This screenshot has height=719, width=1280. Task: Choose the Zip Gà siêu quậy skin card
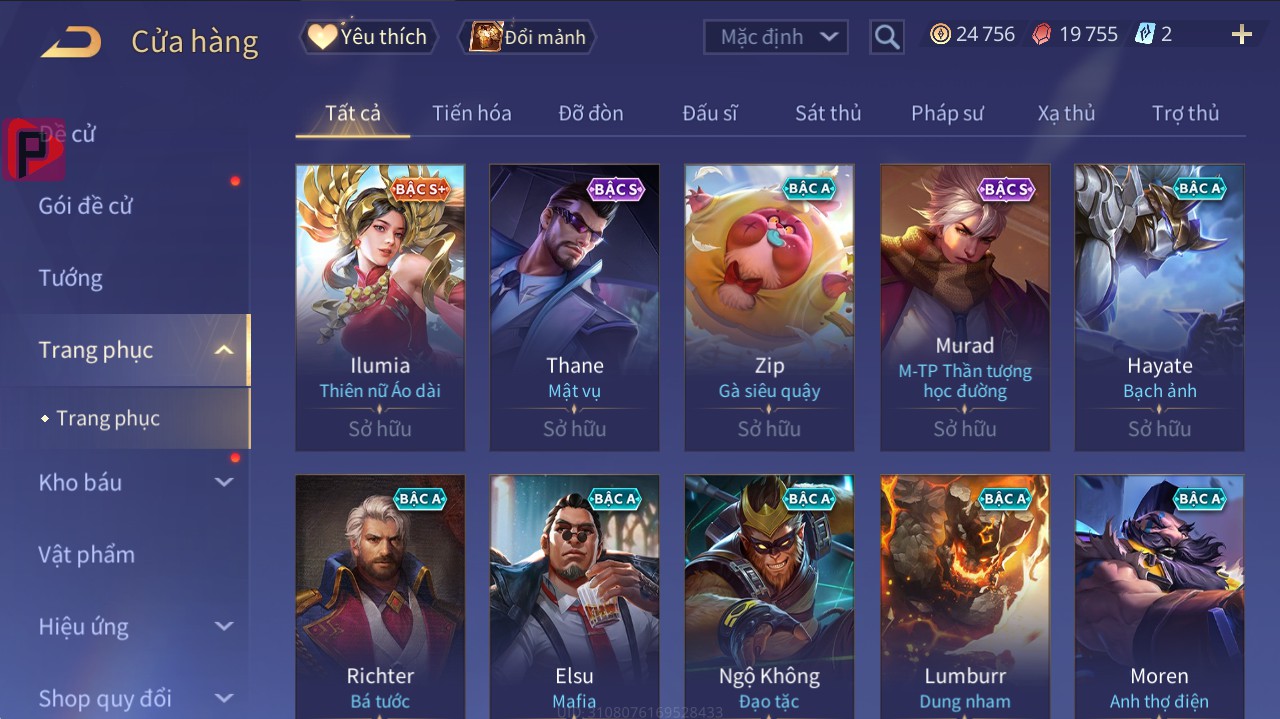tap(769, 307)
